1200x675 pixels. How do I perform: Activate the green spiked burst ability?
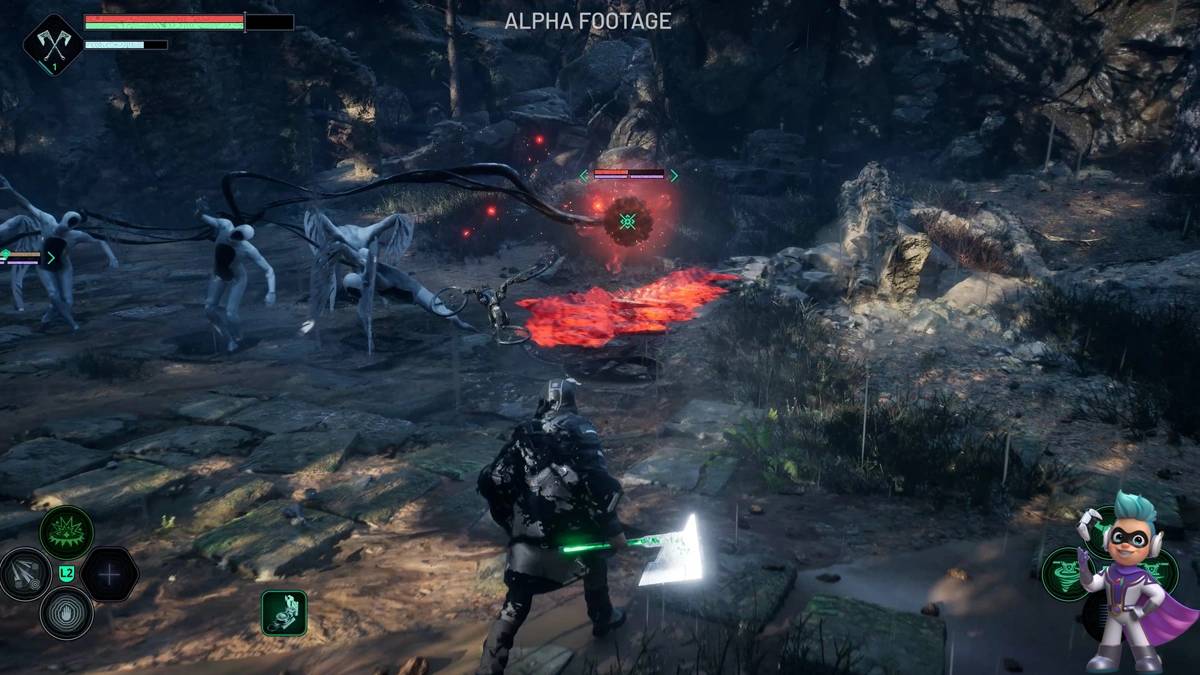(x=67, y=531)
